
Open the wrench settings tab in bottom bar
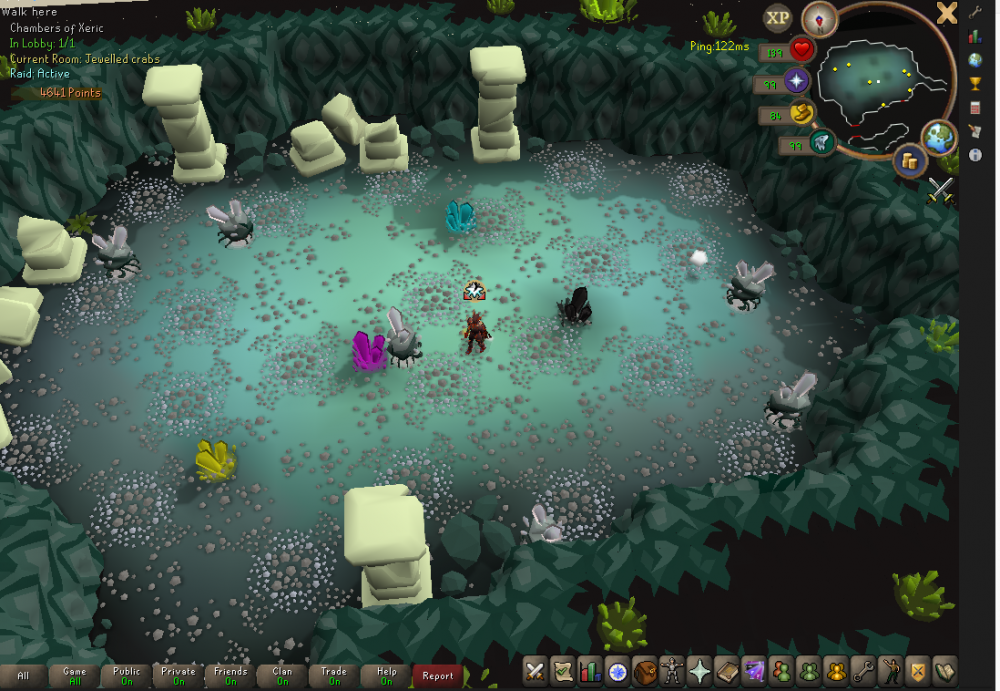point(865,672)
